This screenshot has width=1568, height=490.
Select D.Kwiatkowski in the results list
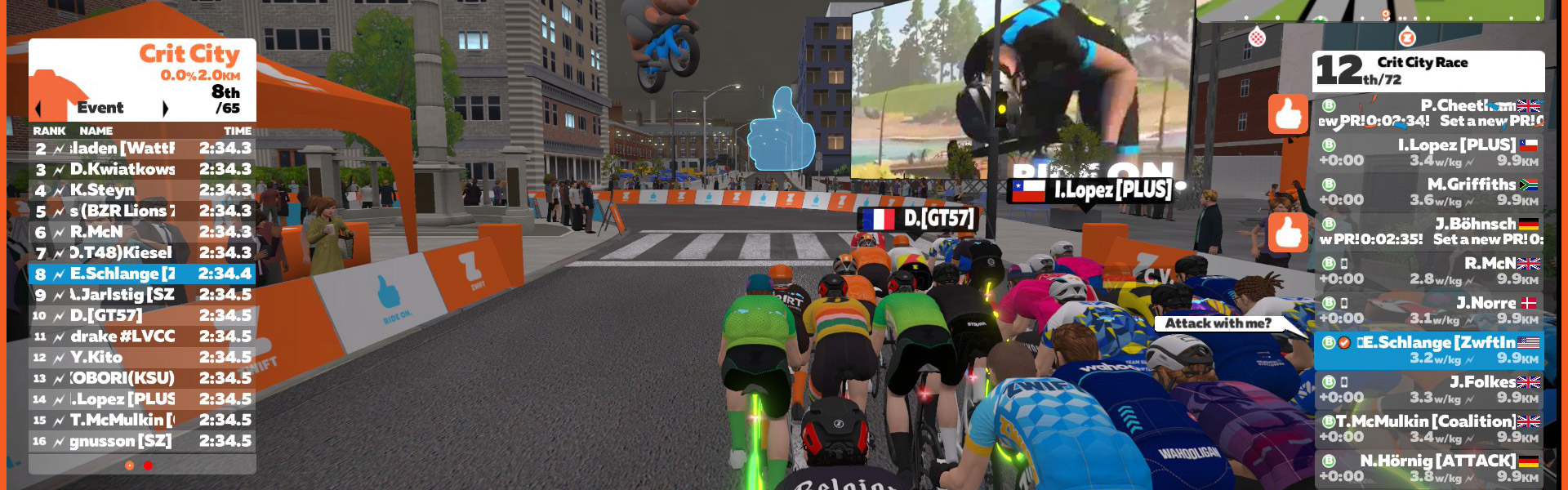click(142, 169)
